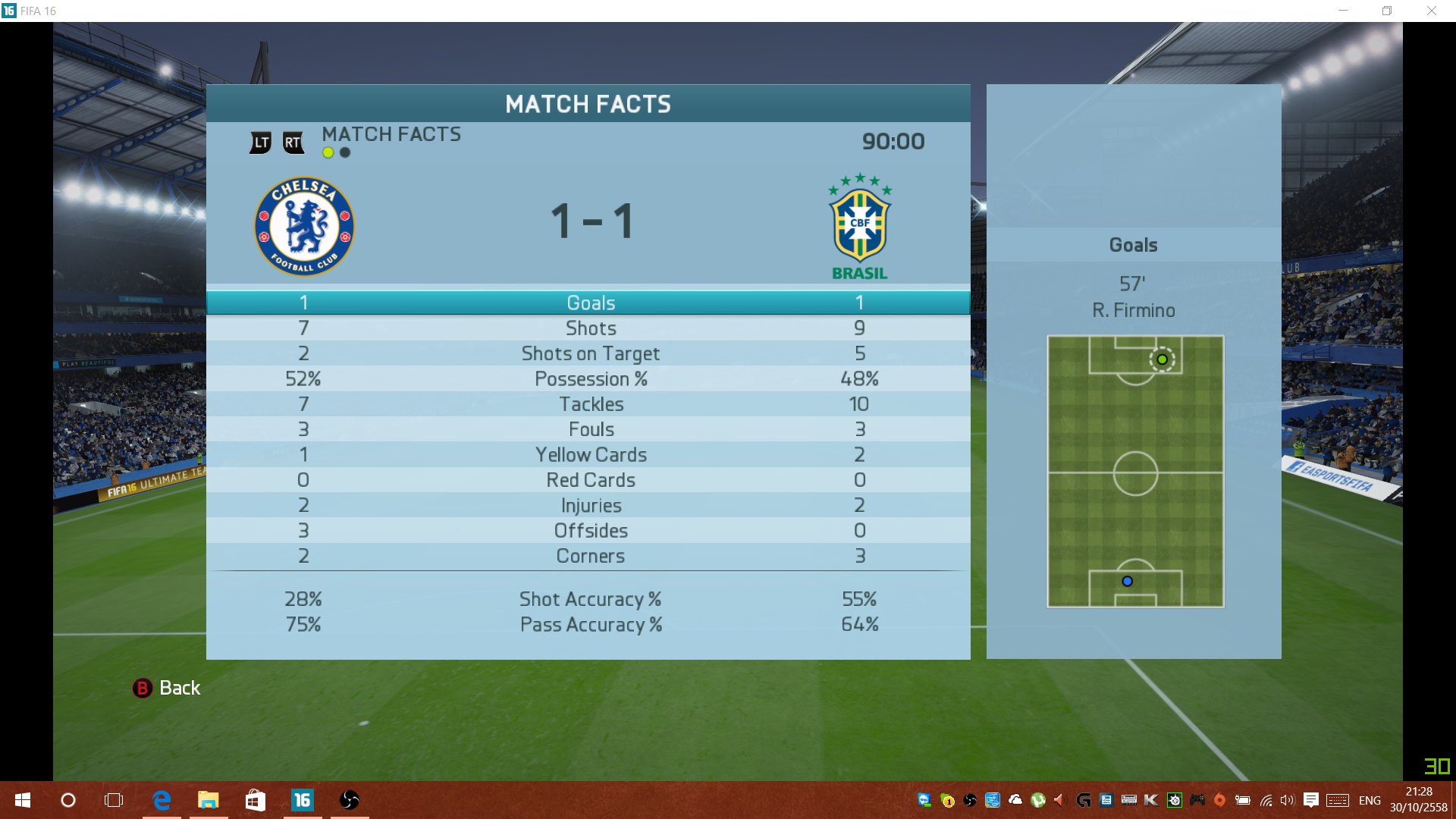1456x819 pixels.
Task: Select the Offsides stat row
Action: tap(590, 531)
